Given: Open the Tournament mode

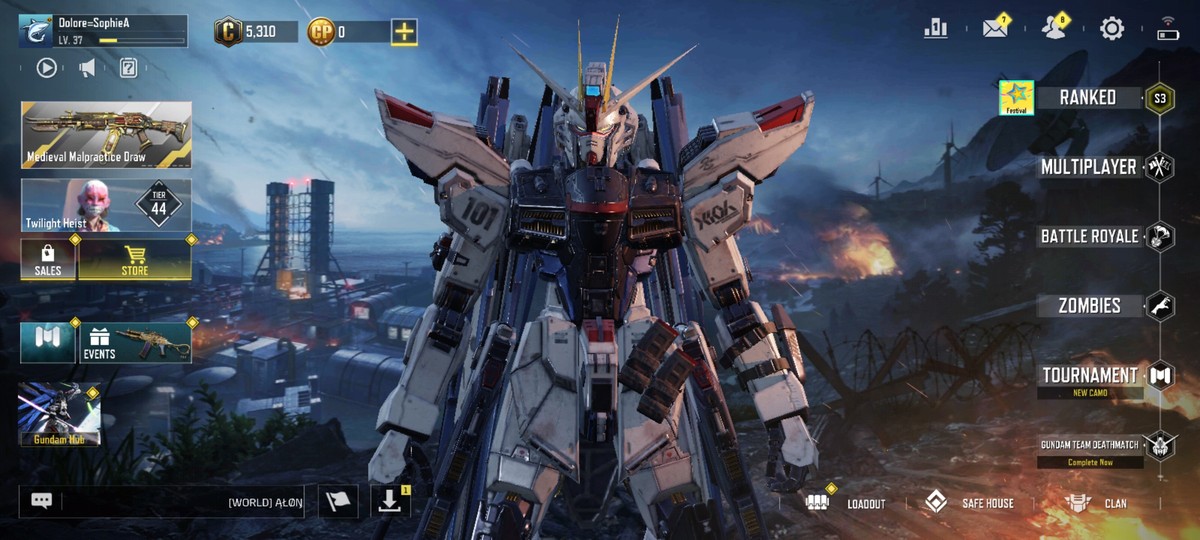Looking at the screenshot, I should tap(1089, 376).
